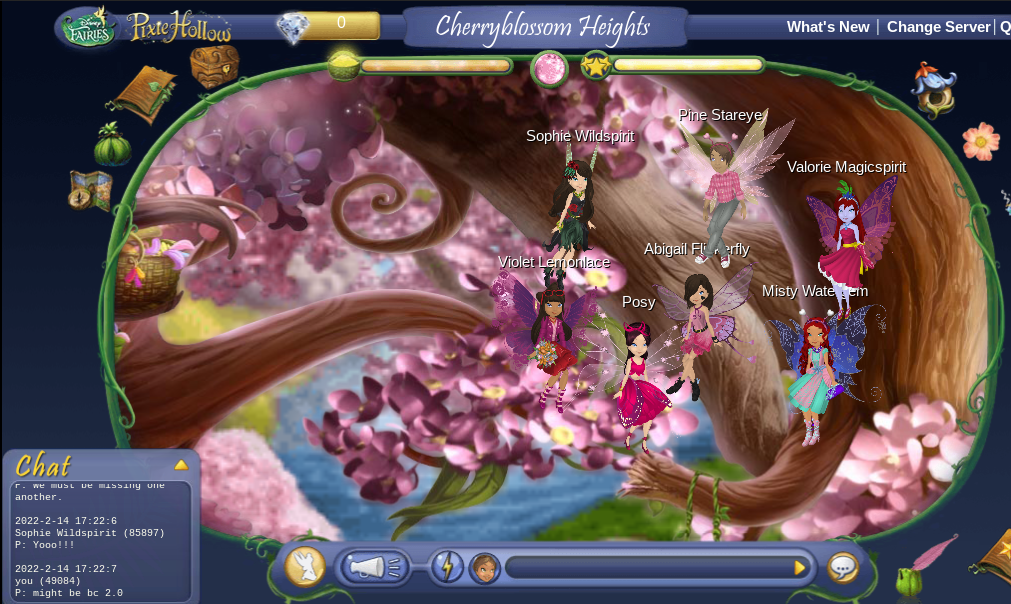Screen dimensions: 1011x604
Task: Activate the lightning bolt button
Action: tap(447, 568)
